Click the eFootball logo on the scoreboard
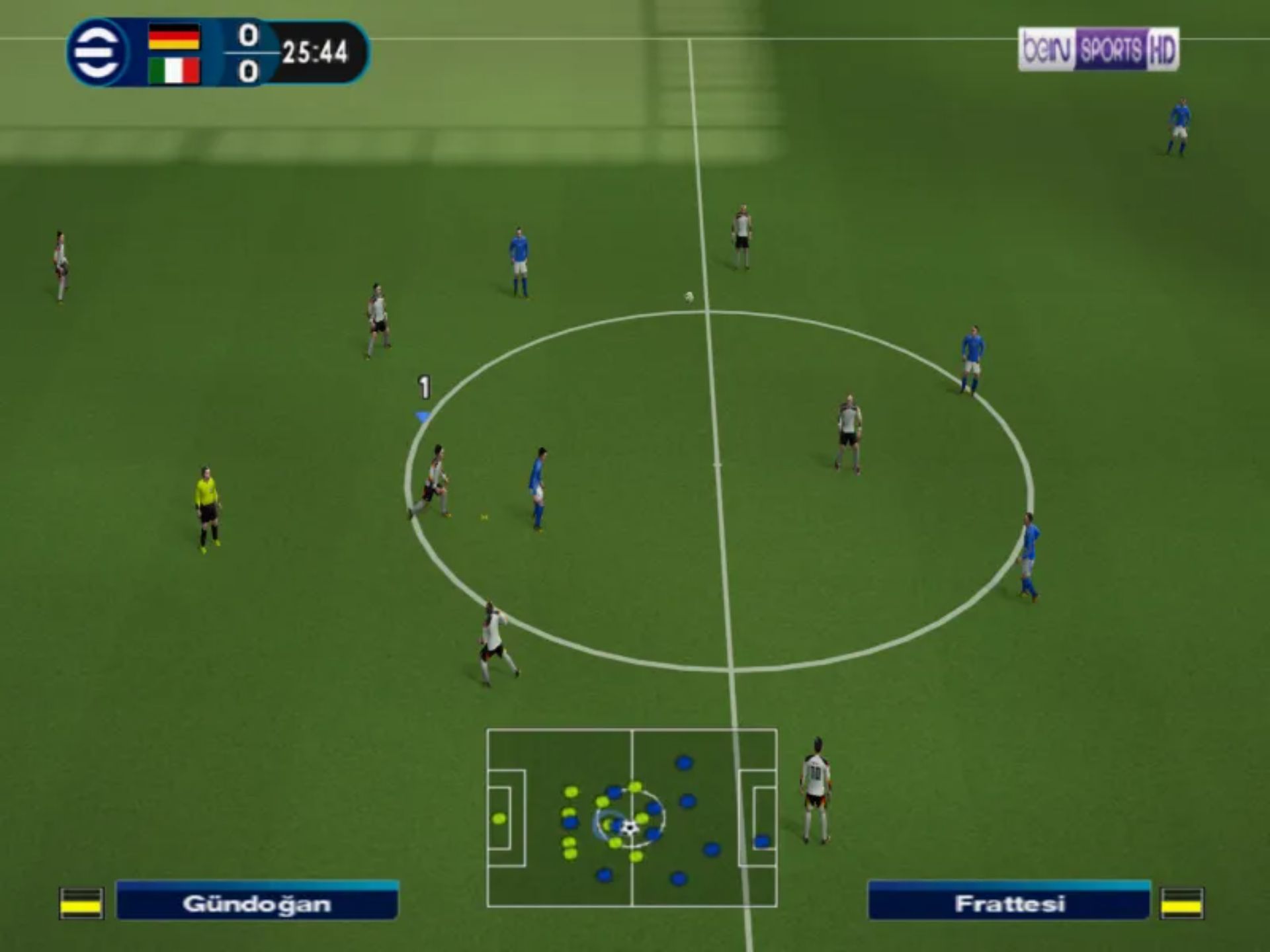The image size is (1270, 952). (x=98, y=52)
